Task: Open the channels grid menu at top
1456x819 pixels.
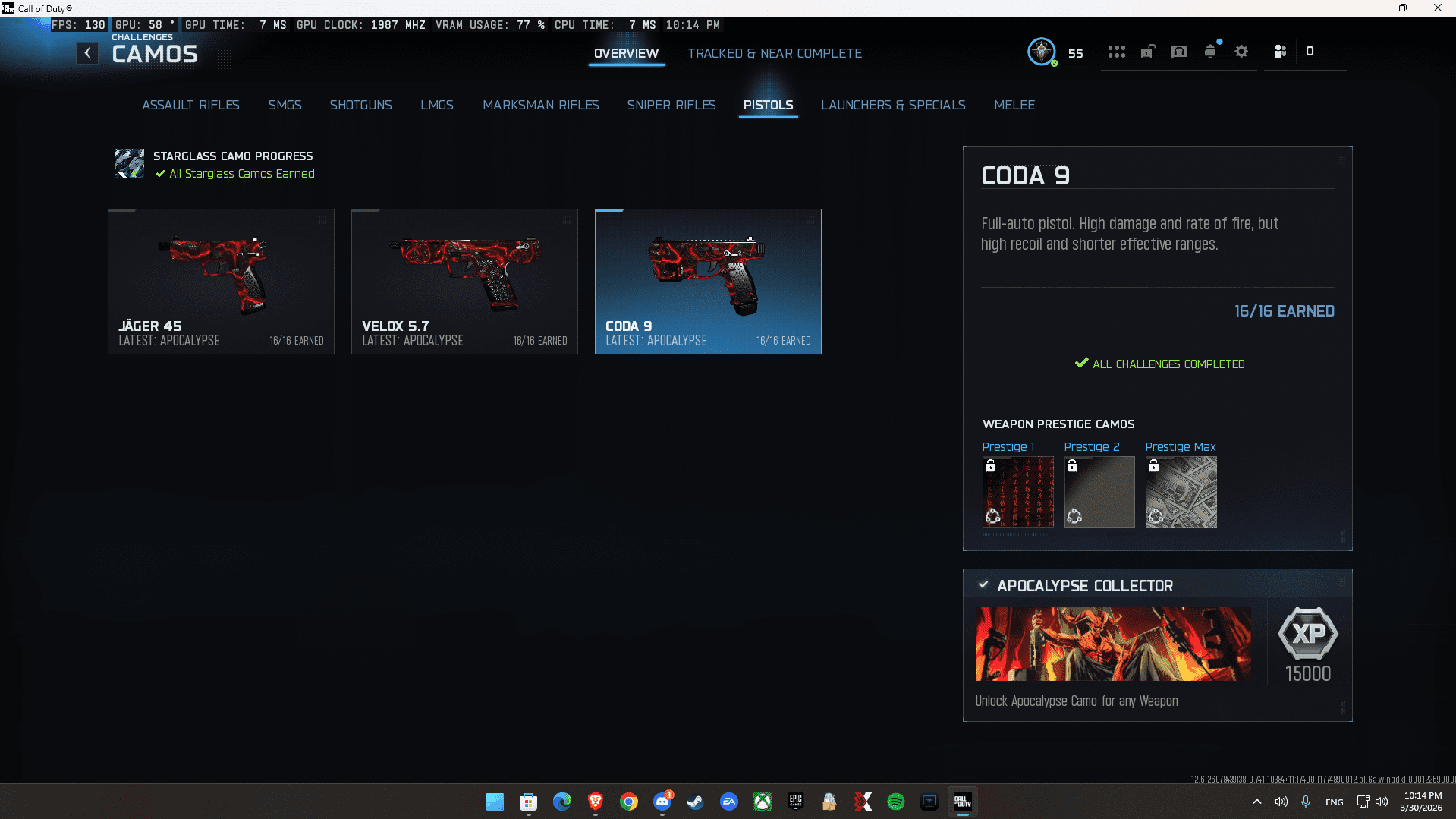Action: tap(1116, 51)
